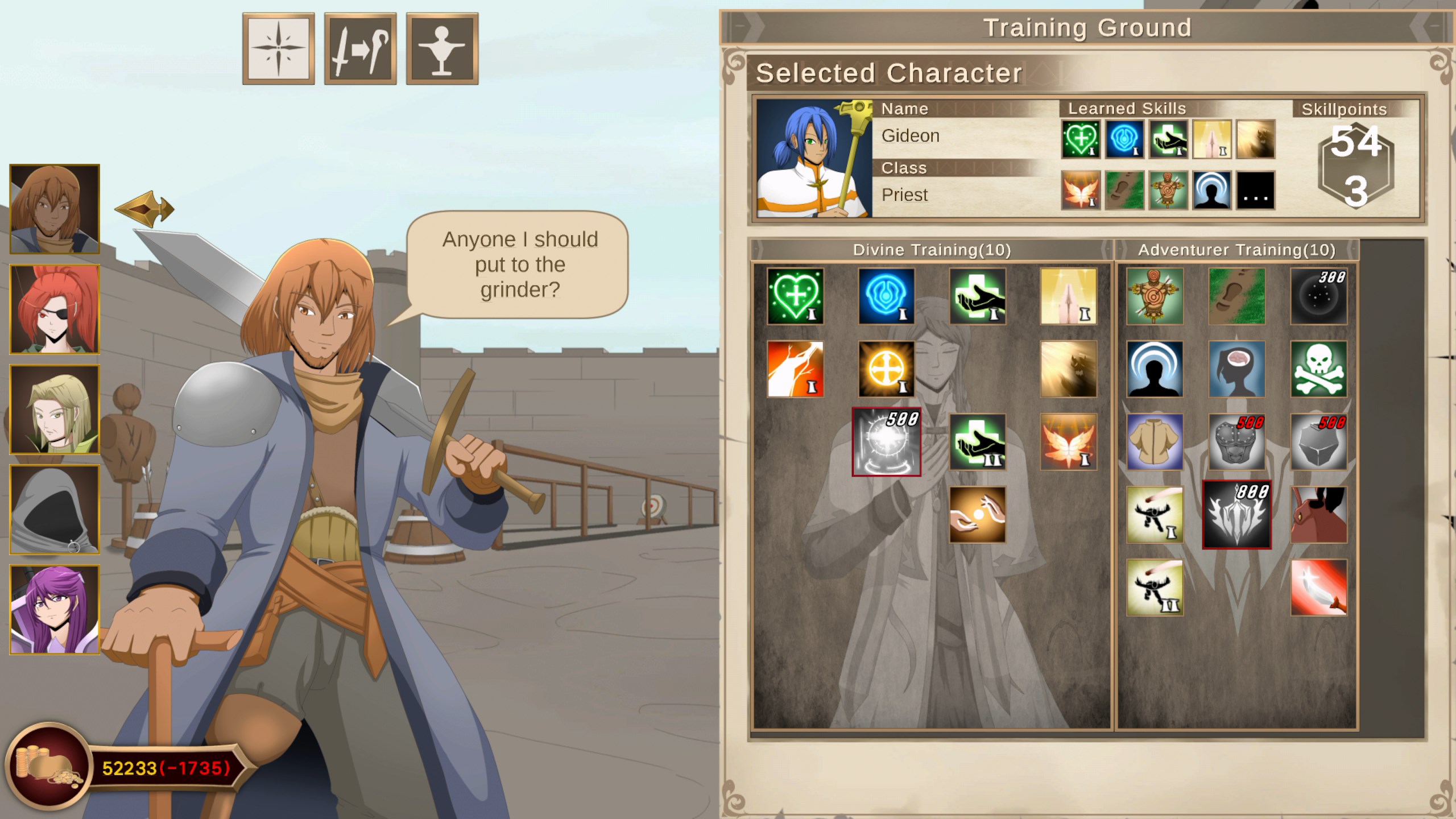Select the footprints movement skill
The image size is (1456, 819).
pyautogui.click(x=1236, y=295)
